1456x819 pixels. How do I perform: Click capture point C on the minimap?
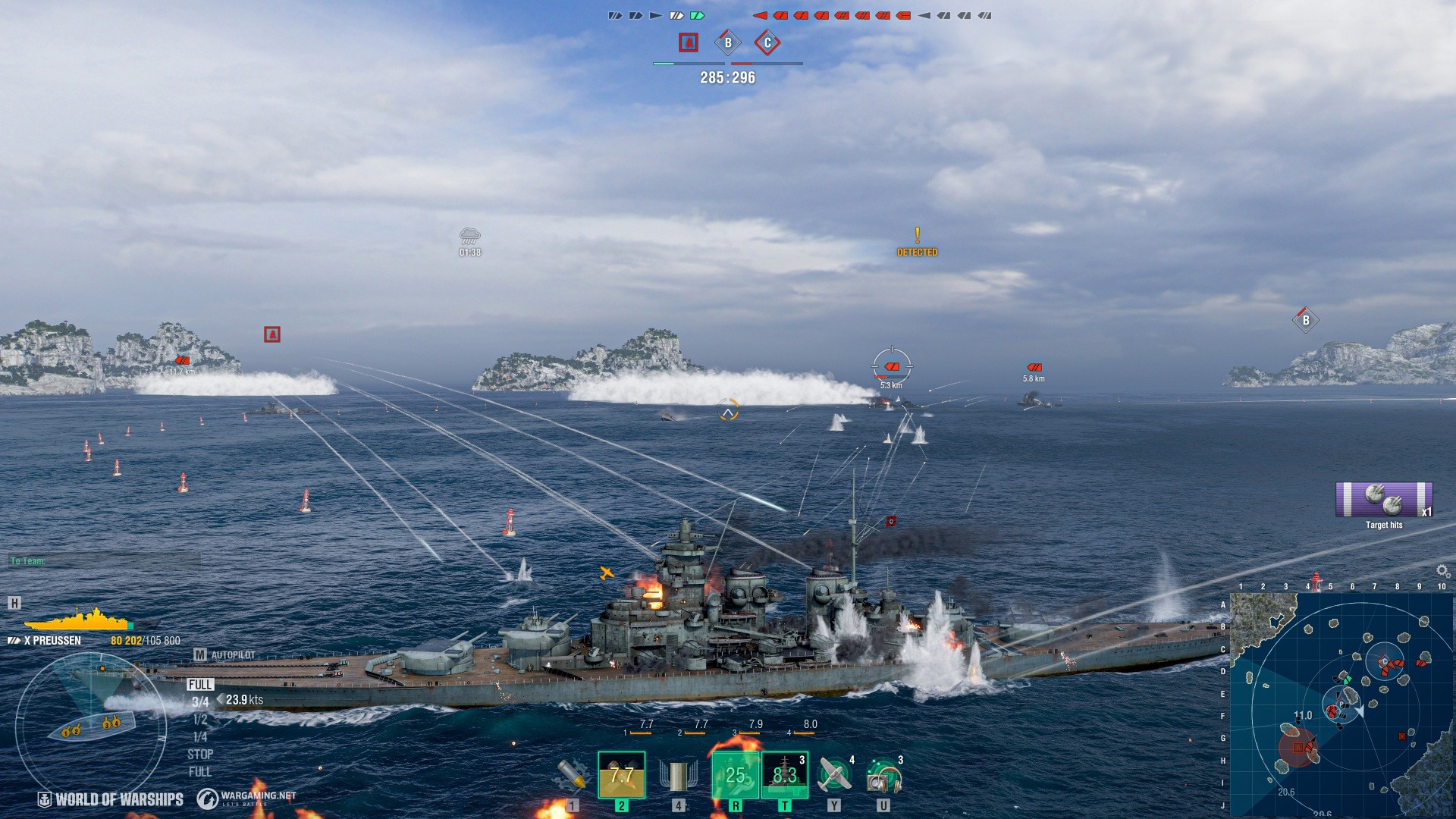point(1385,663)
